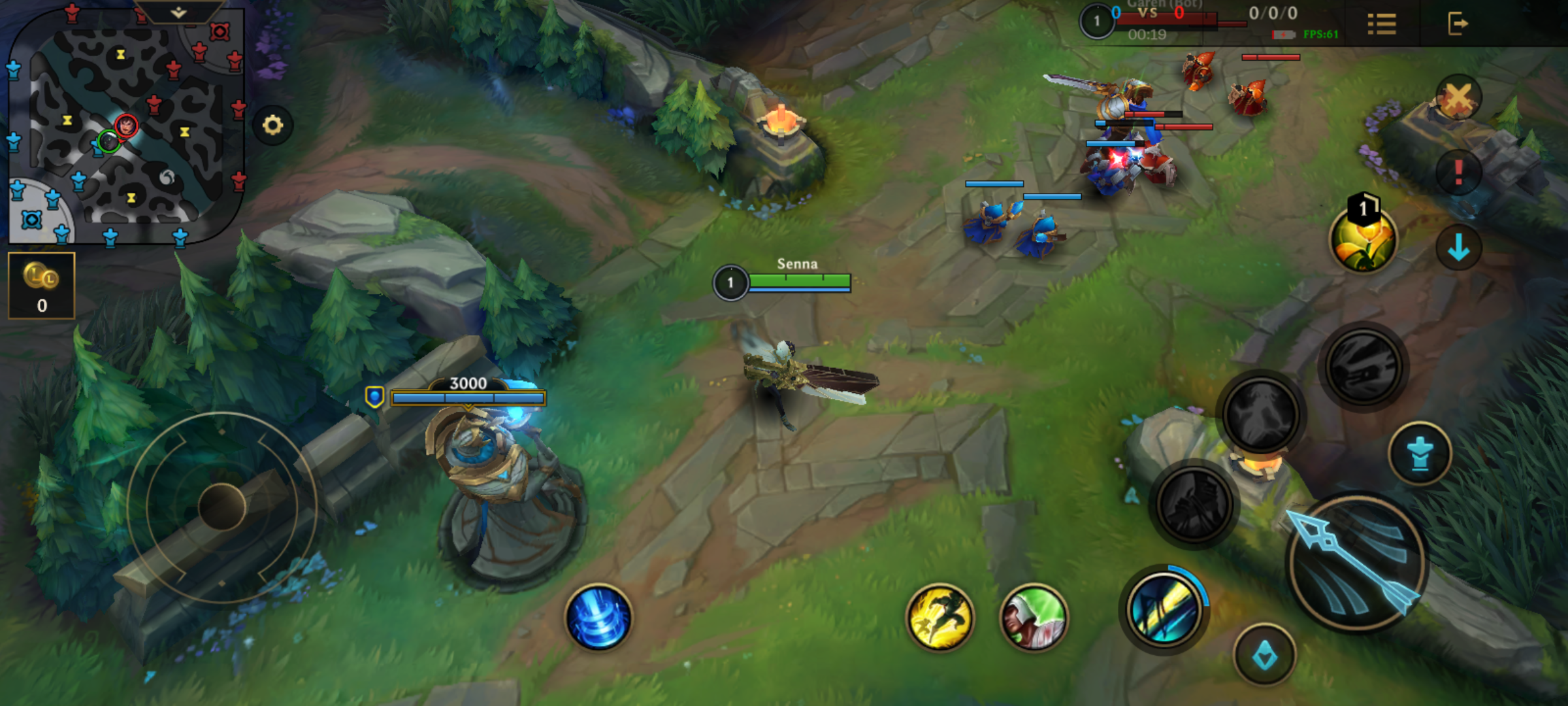Activate Senna's glowing first ability
This screenshot has width=1568, height=706.
tap(1164, 609)
